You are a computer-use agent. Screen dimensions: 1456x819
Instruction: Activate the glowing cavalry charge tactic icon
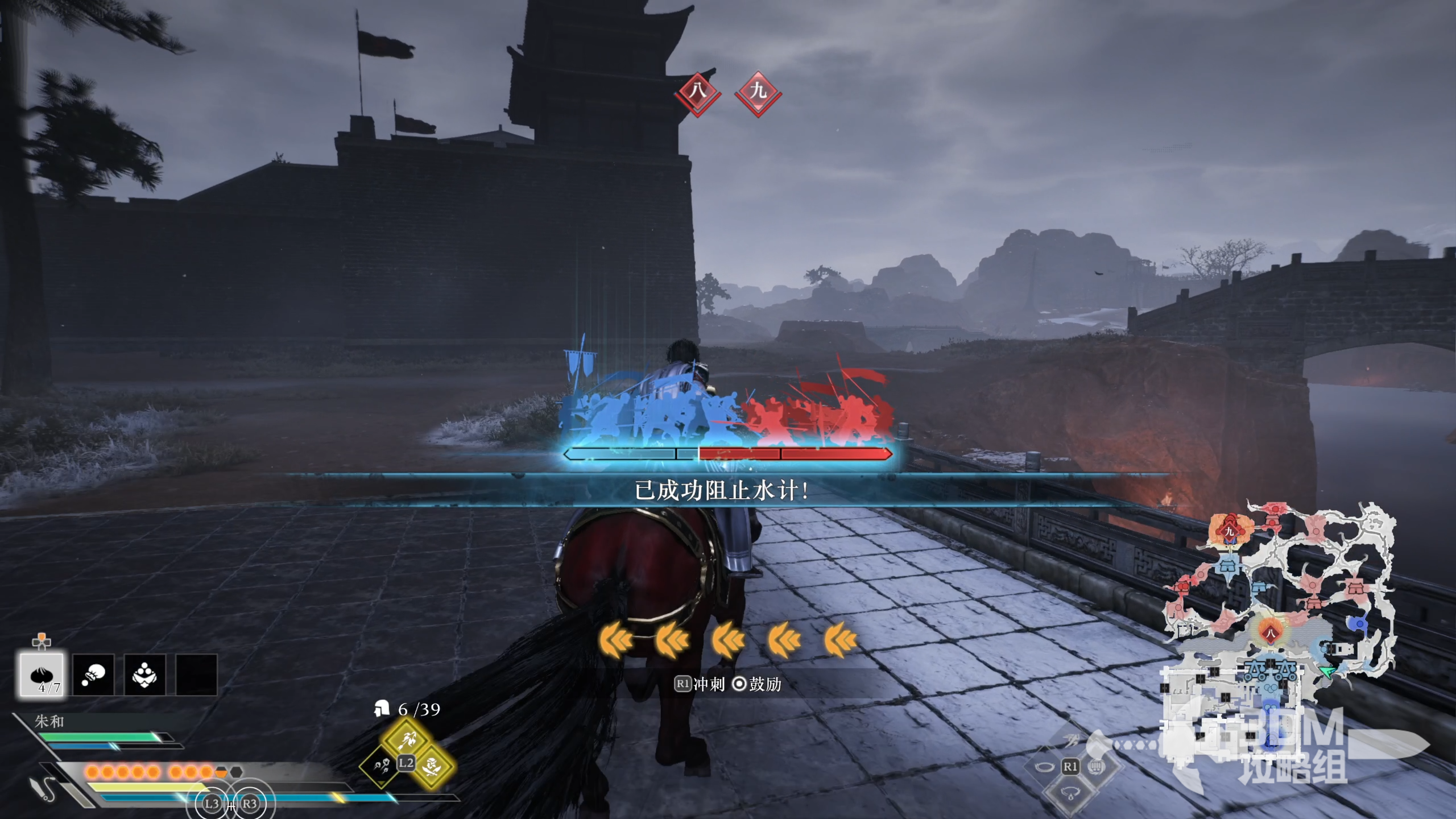click(x=407, y=739)
